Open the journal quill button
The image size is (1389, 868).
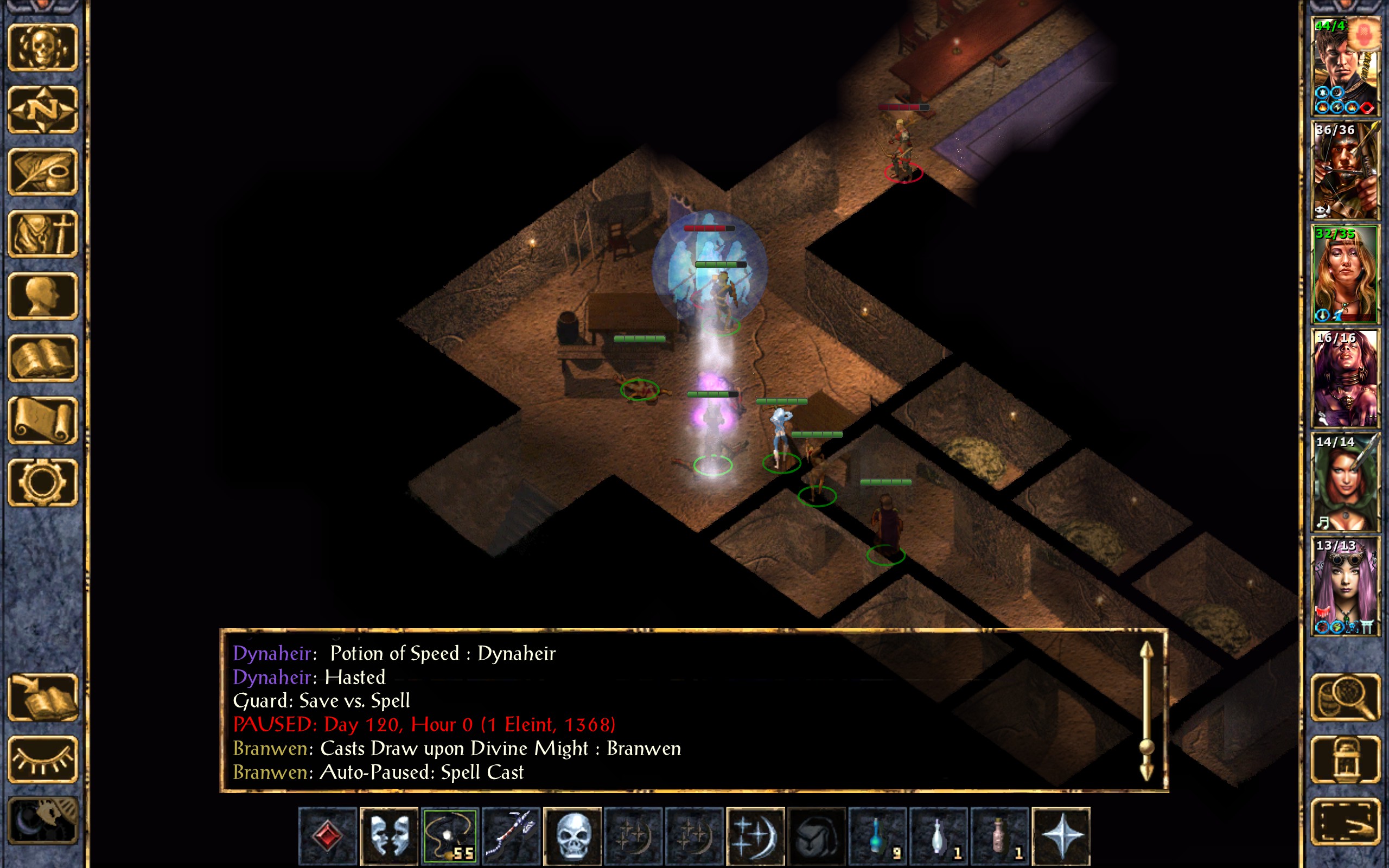[x=42, y=171]
